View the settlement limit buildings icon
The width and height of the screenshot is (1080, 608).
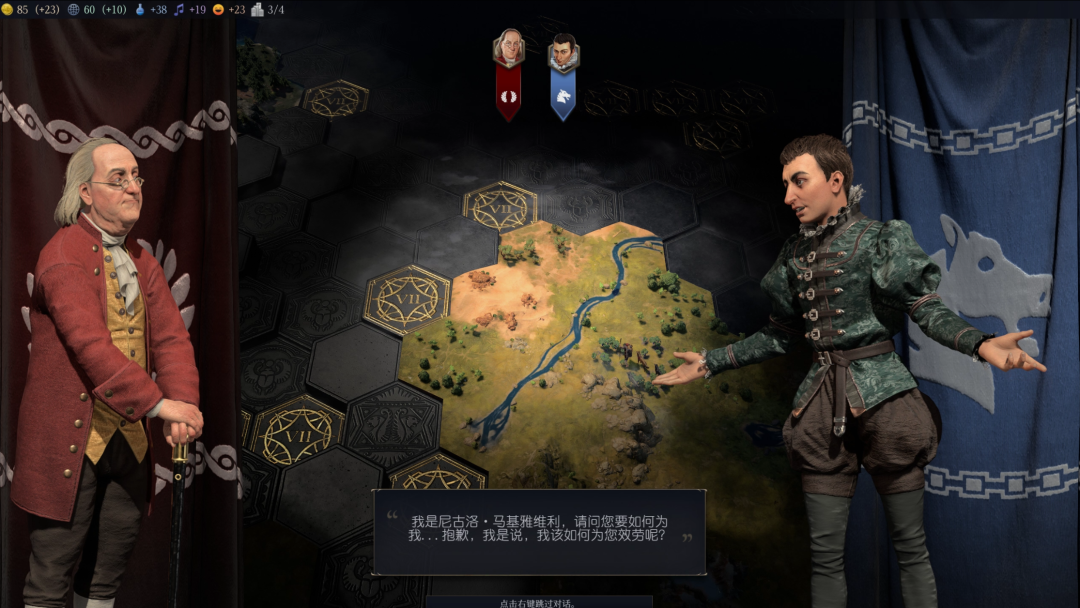(257, 10)
